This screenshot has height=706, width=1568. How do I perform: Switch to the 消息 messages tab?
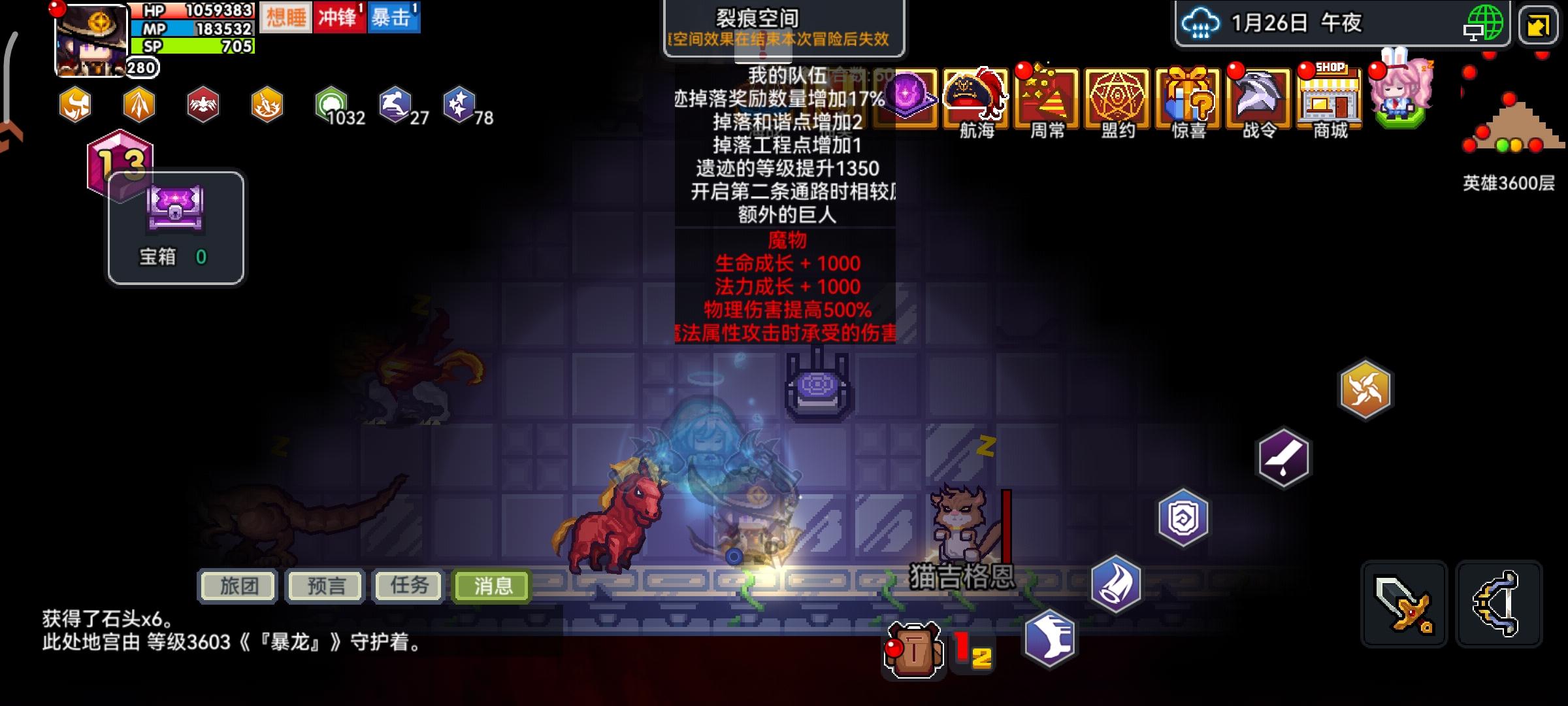click(x=491, y=586)
